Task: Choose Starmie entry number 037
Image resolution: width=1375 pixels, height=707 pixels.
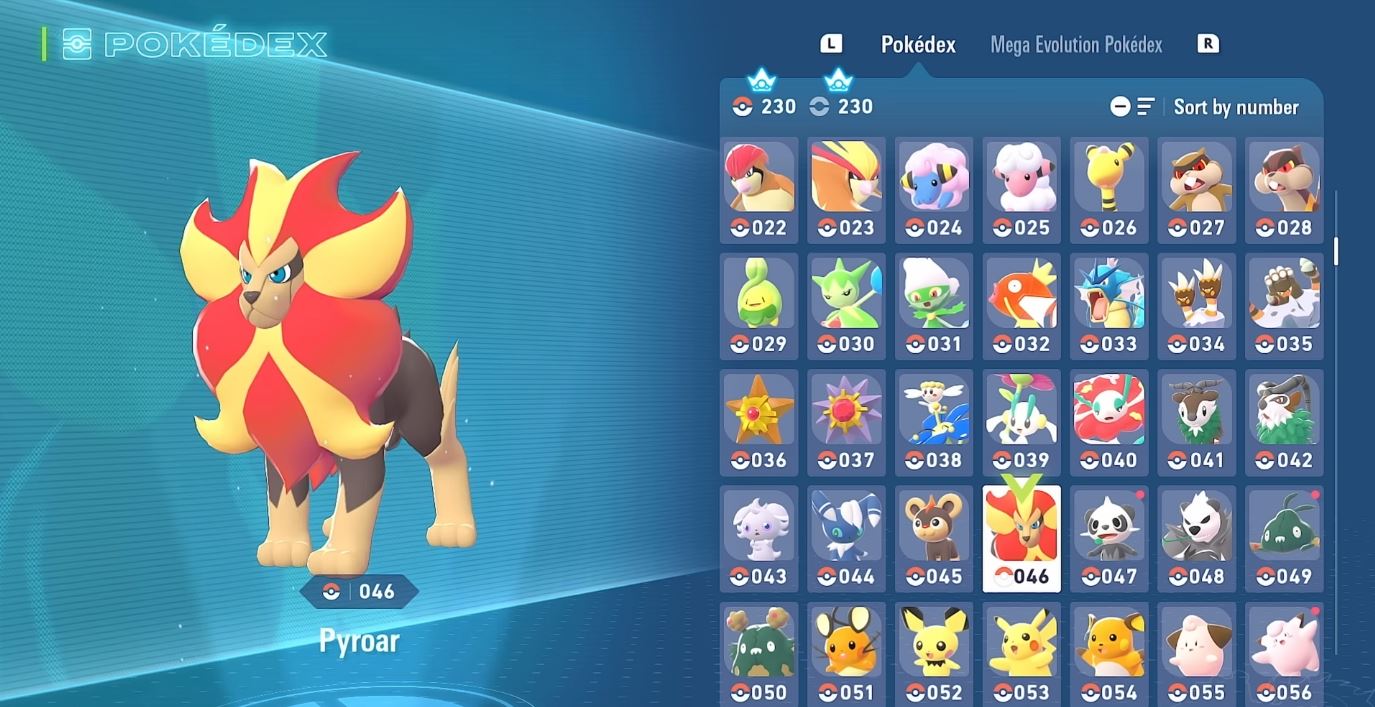Action: point(847,422)
